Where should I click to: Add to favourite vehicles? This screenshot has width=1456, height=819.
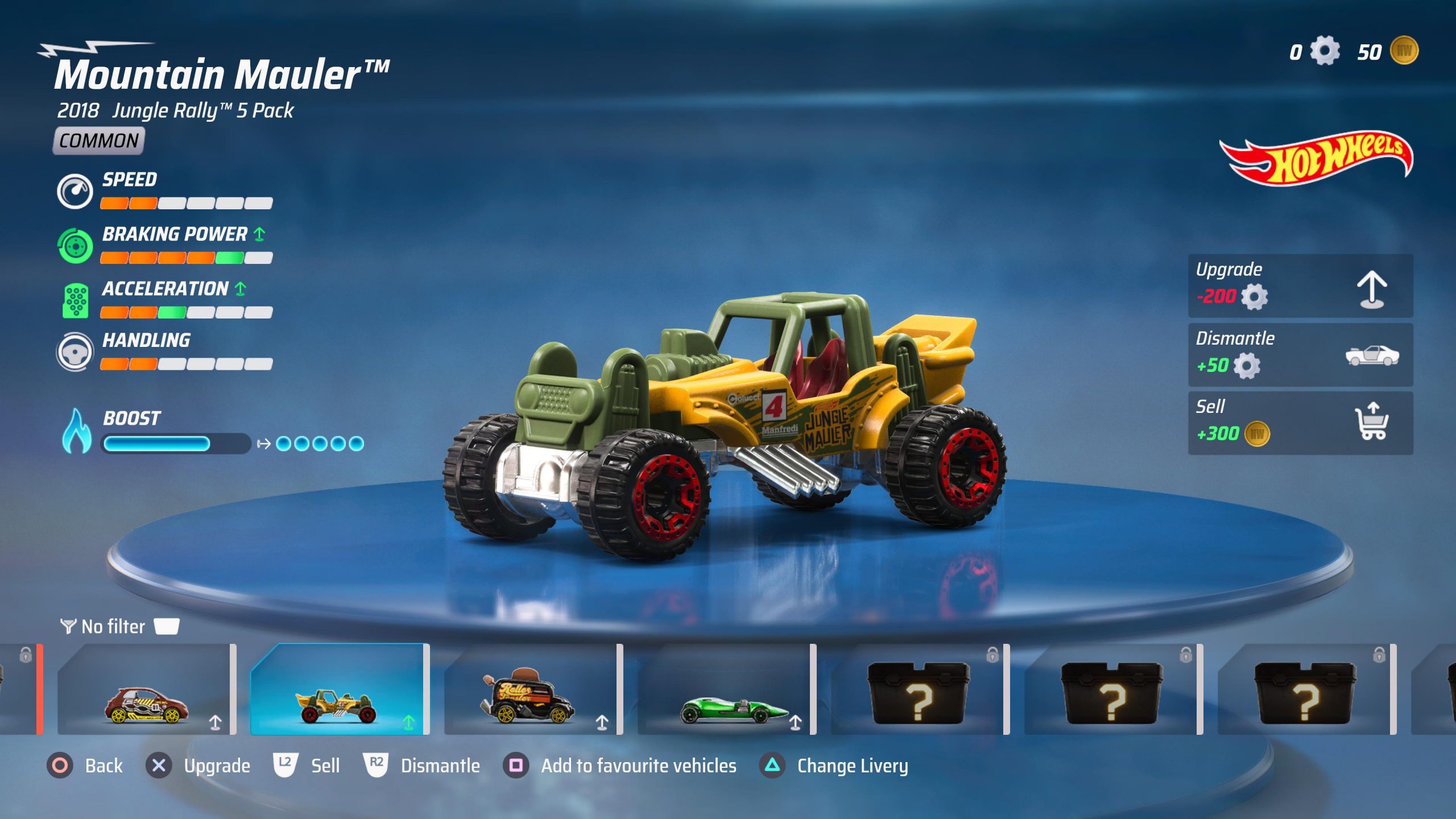pyautogui.click(x=620, y=766)
